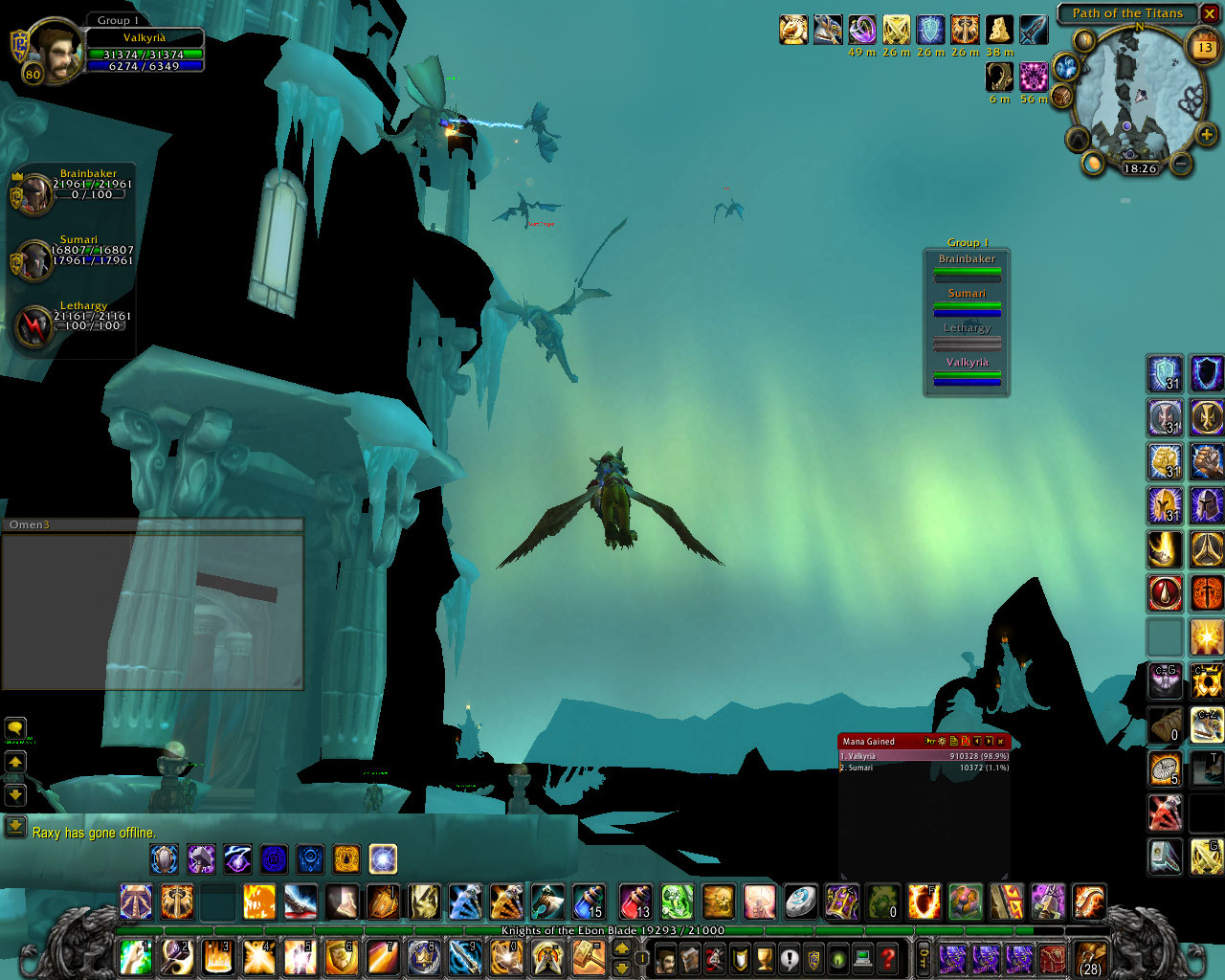Open the achievements shield micro button
The height and width of the screenshot is (980, 1225).
740,957
